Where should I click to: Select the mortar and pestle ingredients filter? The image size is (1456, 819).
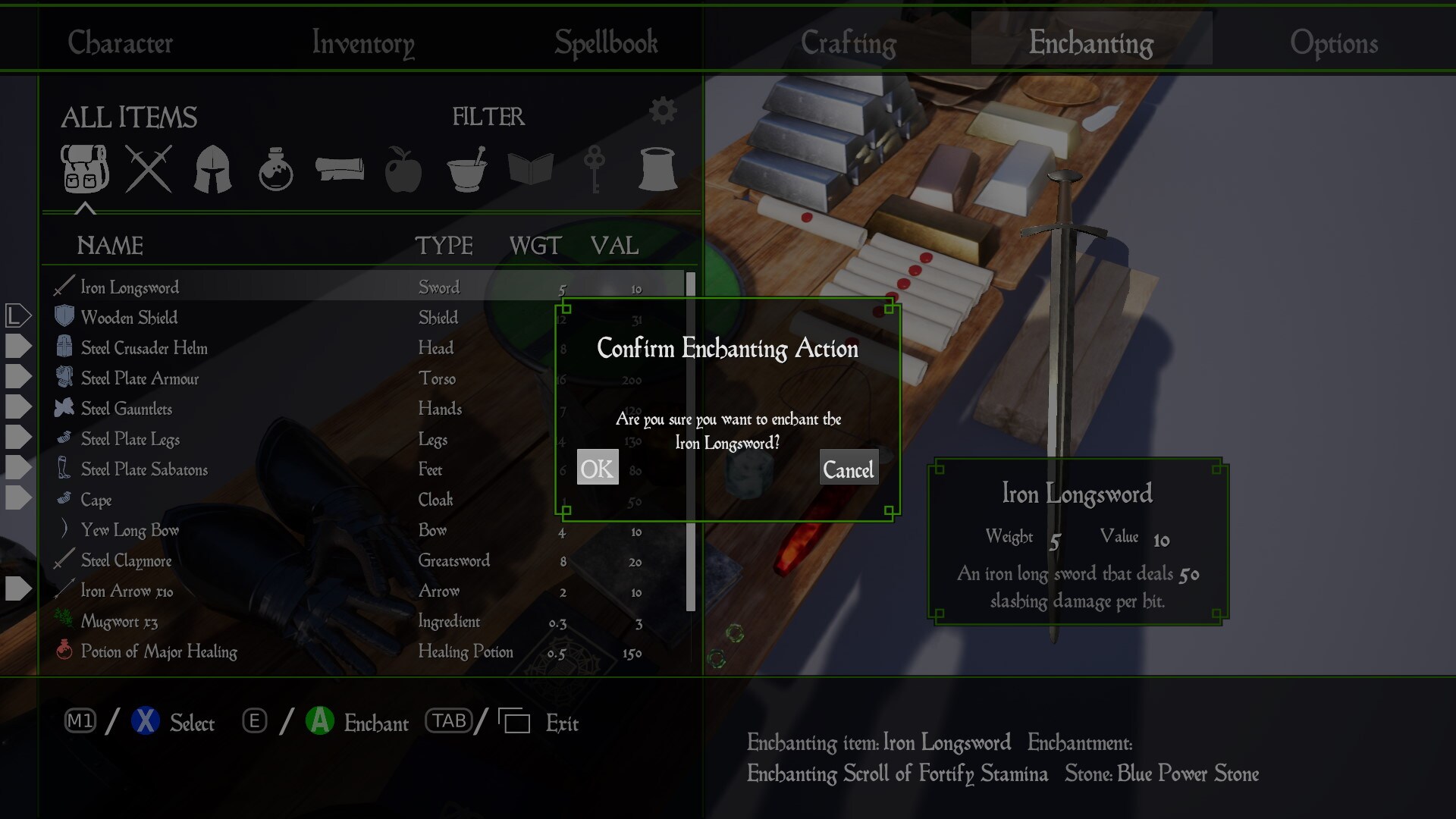pyautogui.click(x=466, y=168)
